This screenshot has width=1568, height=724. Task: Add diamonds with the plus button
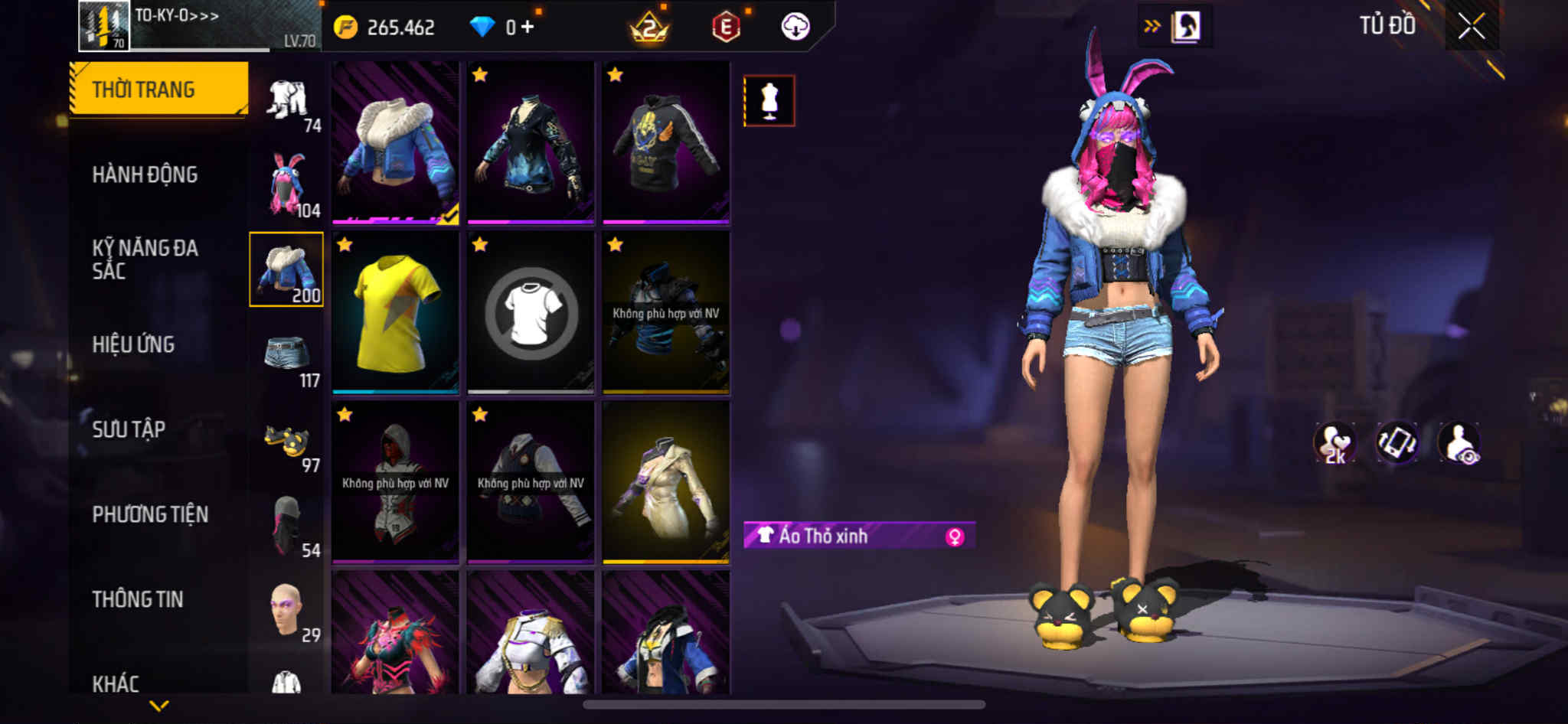[528, 27]
